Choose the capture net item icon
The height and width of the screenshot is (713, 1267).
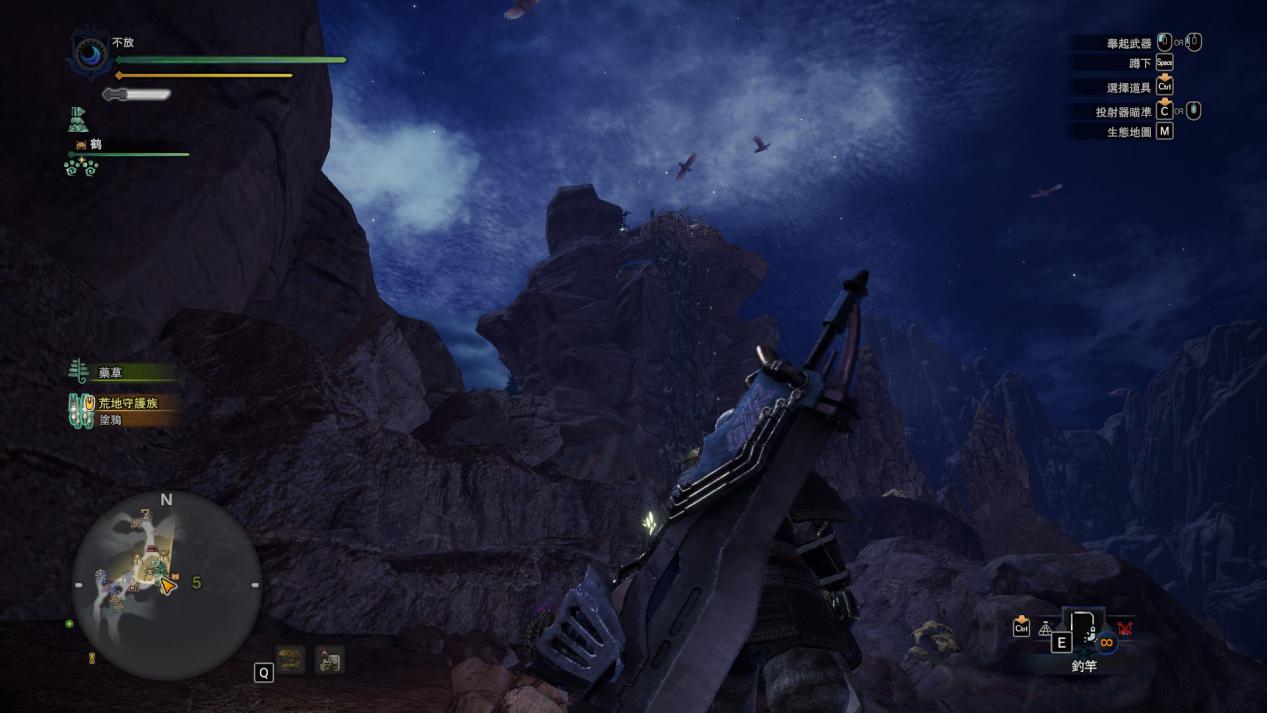(x=1045, y=629)
